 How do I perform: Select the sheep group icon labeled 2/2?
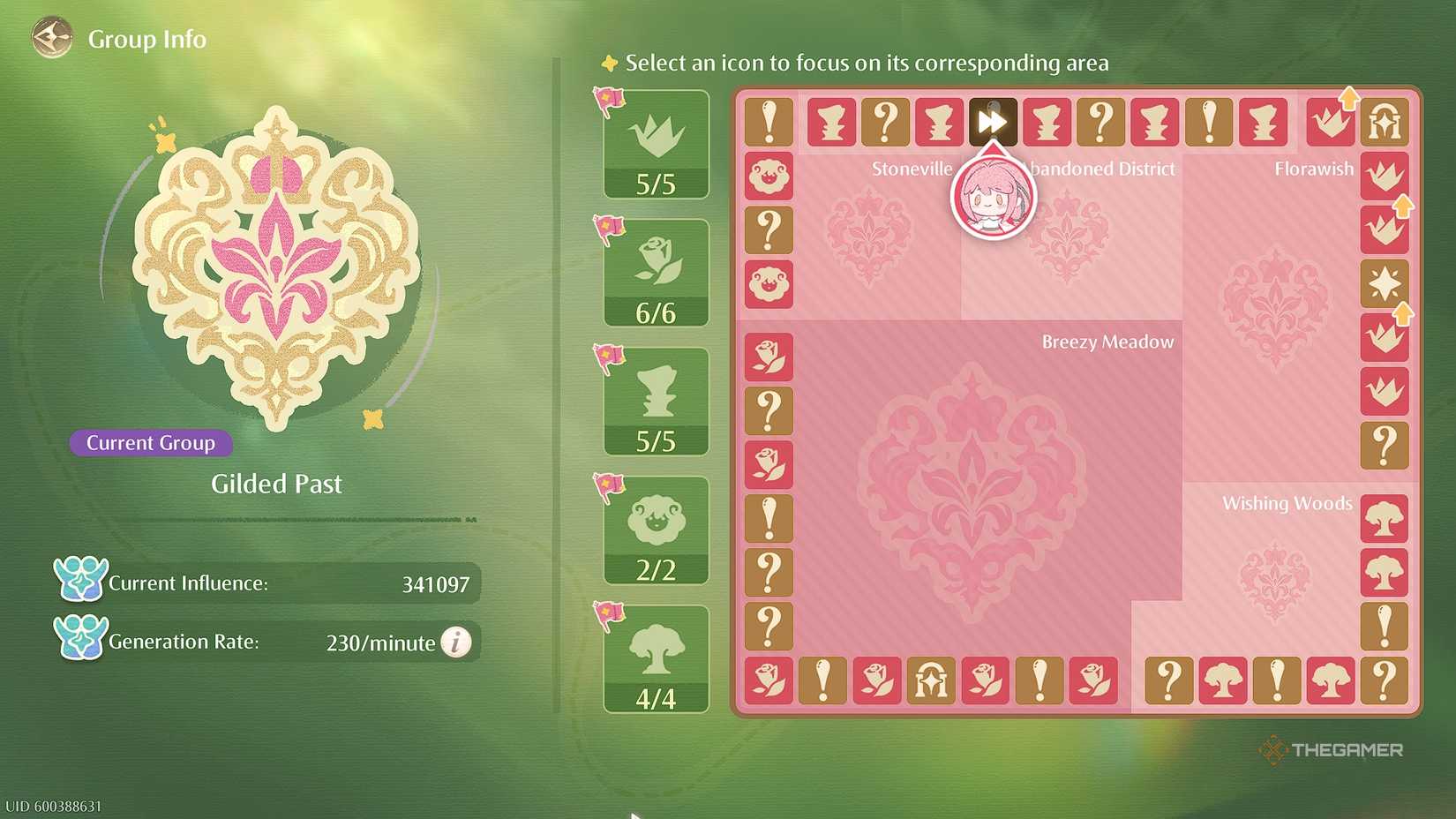tap(655, 528)
